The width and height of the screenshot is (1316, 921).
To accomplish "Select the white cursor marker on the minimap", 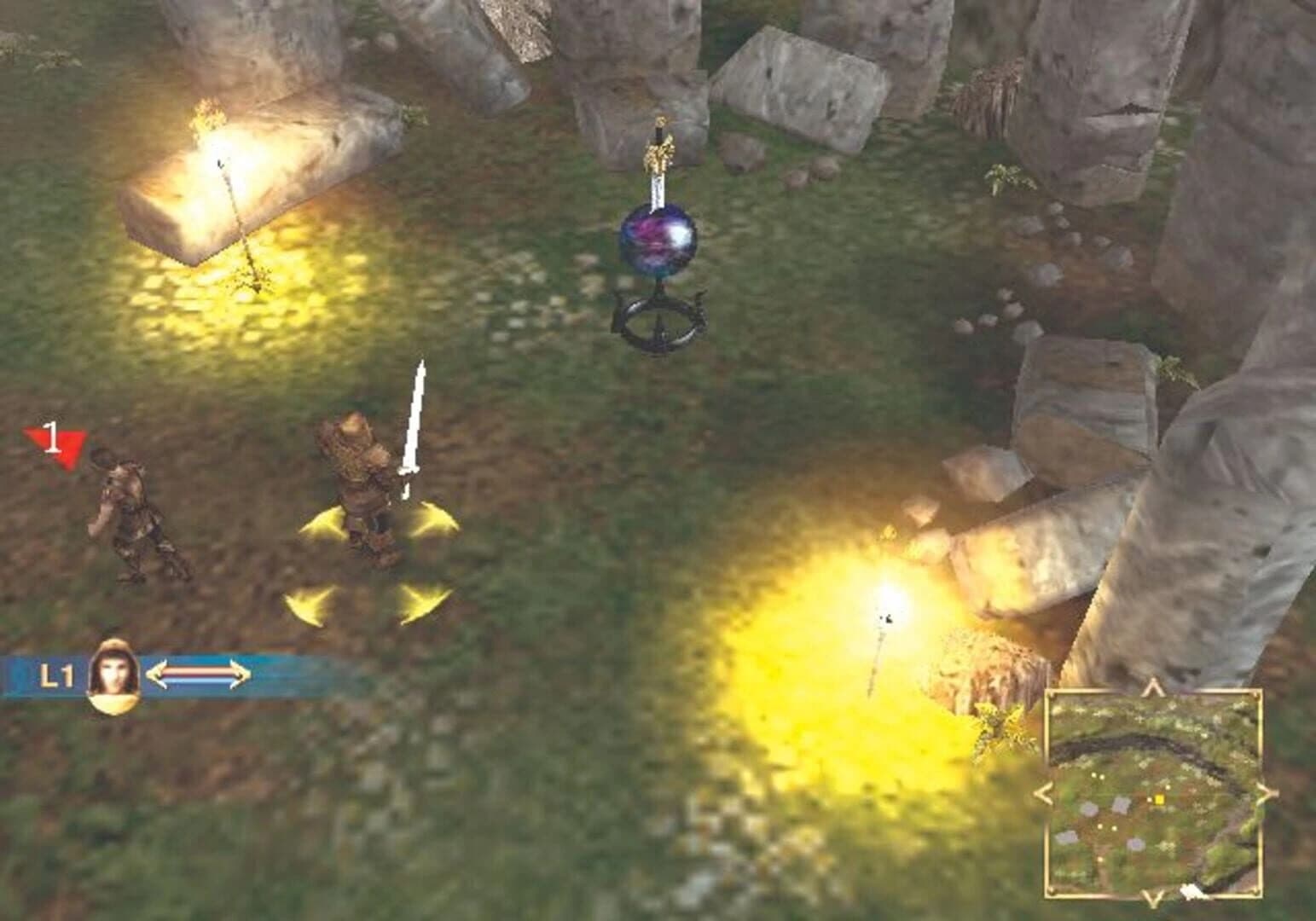I will pos(1191,891).
